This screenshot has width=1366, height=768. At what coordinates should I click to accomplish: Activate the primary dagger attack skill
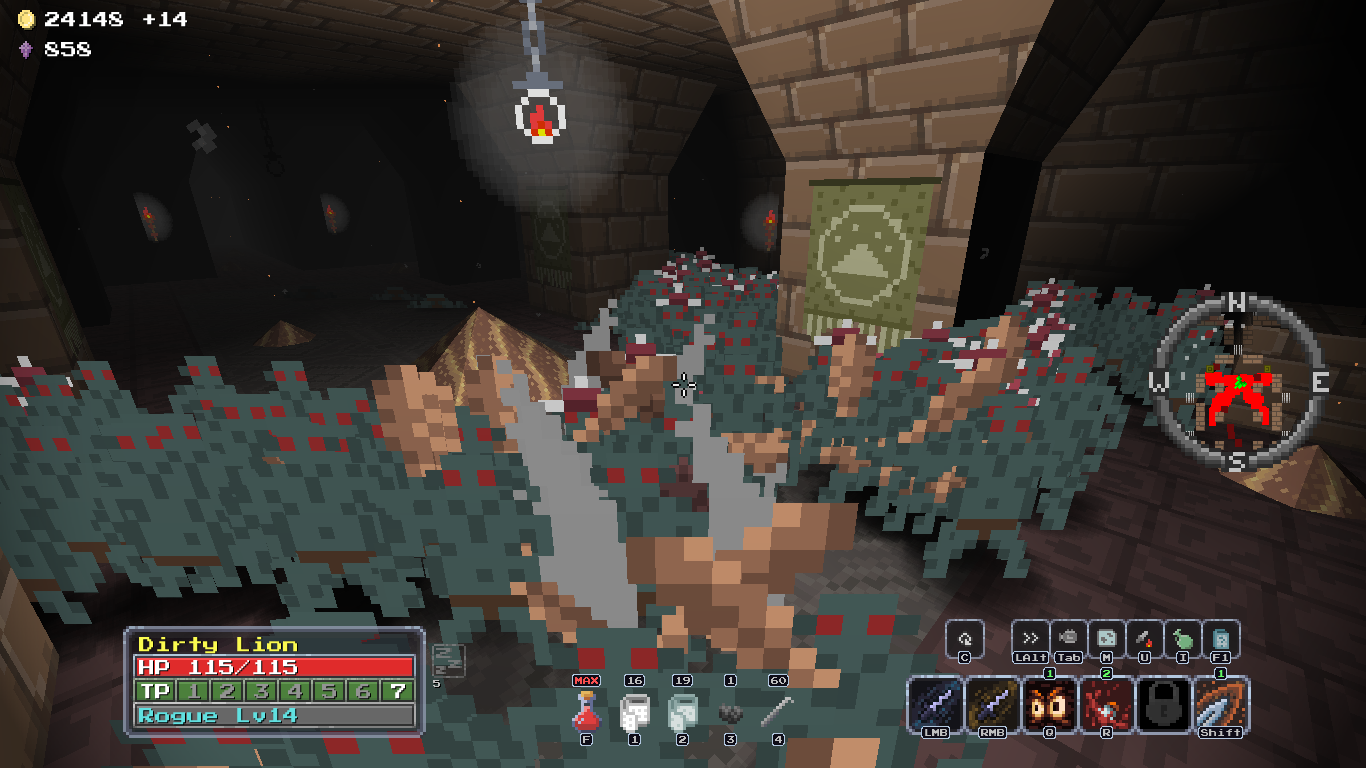pyautogui.click(x=935, y=704)
